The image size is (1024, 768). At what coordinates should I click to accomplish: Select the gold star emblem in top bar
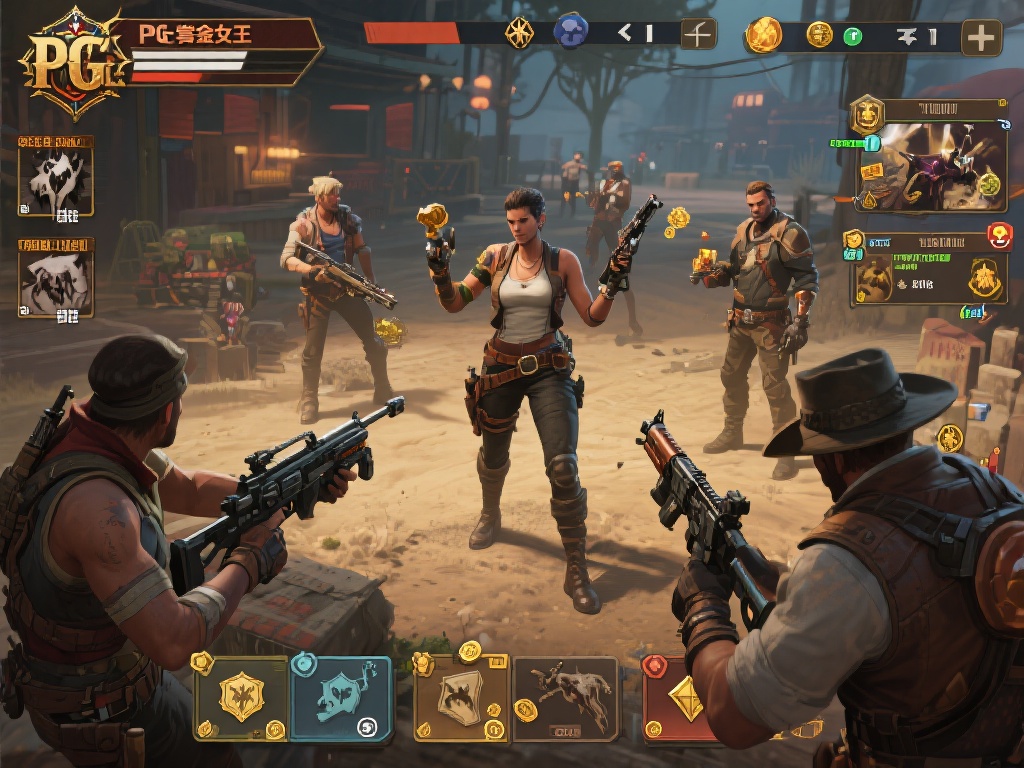pos(519,32)
